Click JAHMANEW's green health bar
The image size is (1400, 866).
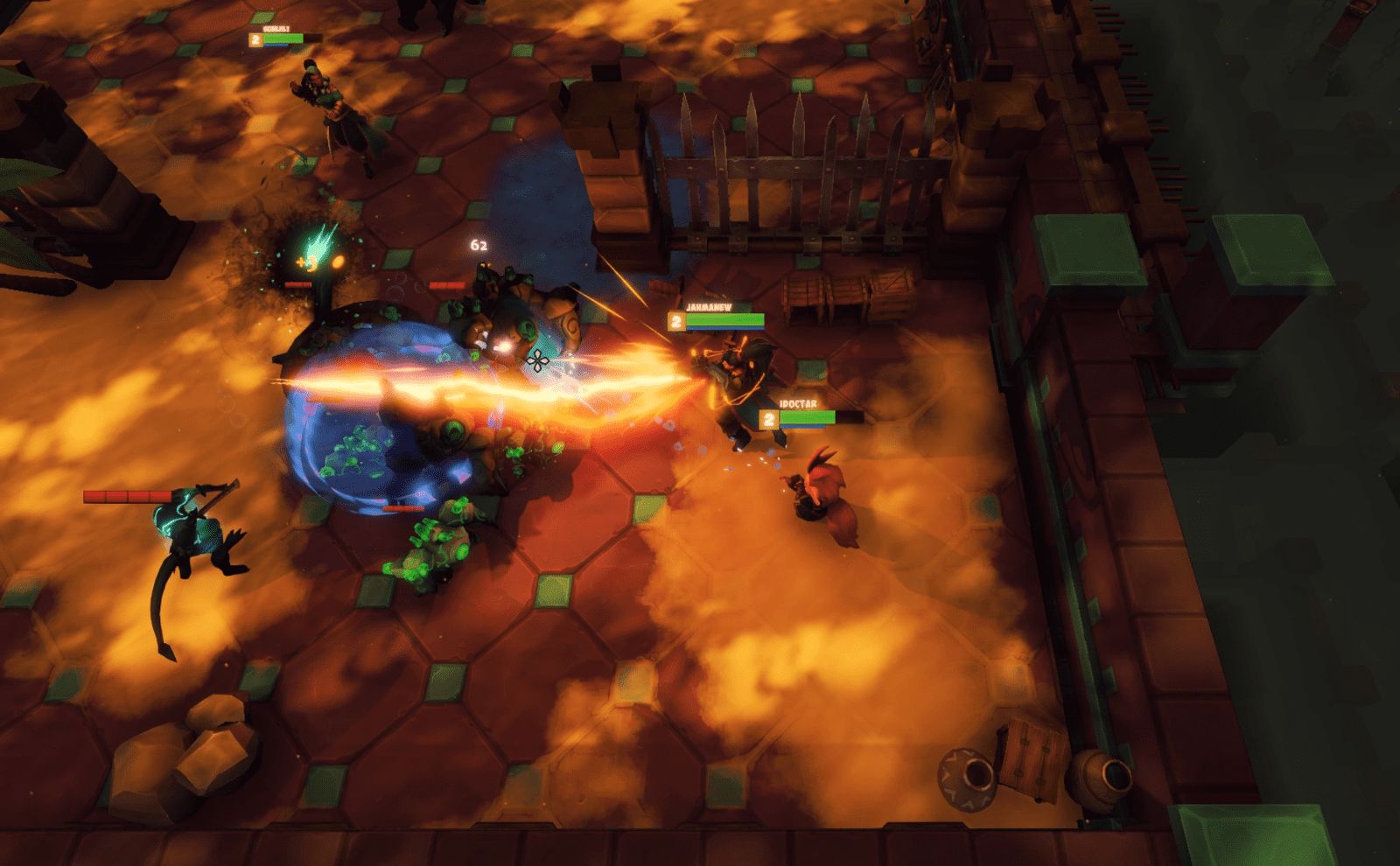(724, 318)
